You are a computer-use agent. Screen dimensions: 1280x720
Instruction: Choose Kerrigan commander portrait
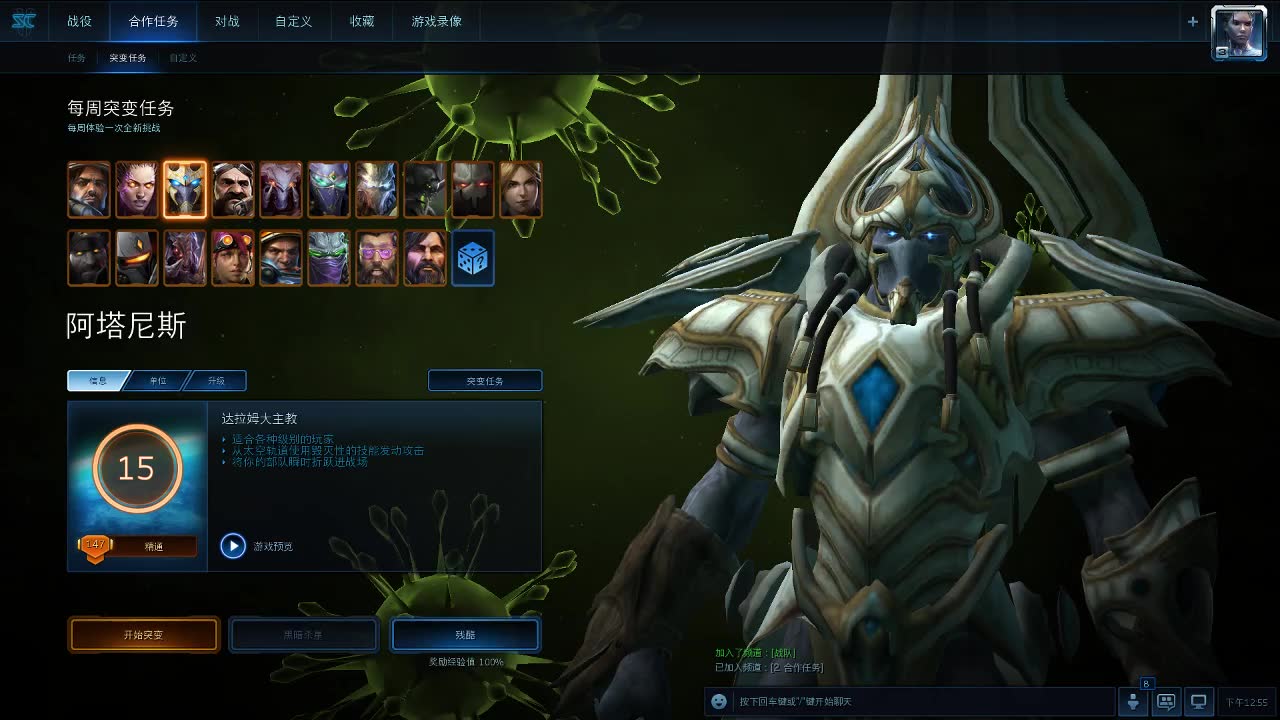[x=137, y=190]
